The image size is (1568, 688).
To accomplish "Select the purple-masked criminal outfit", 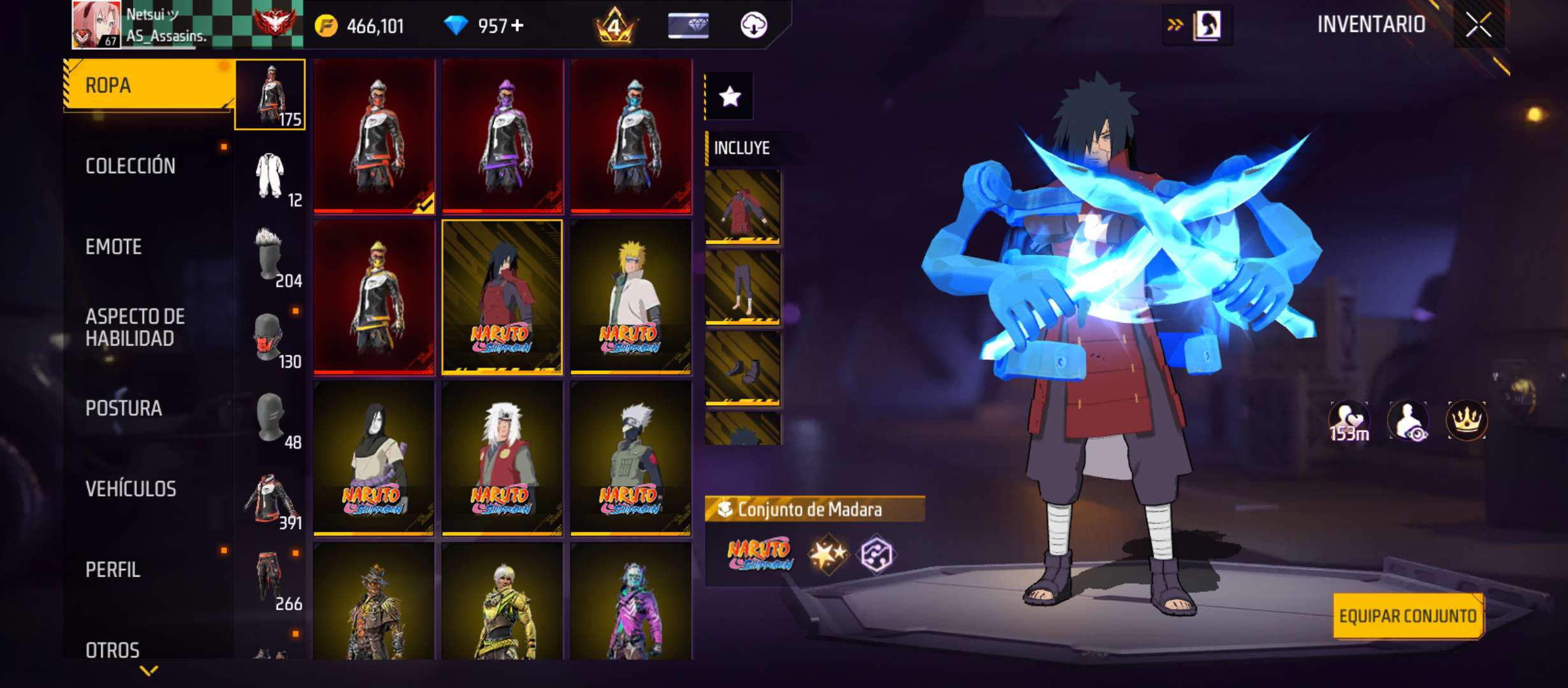I will [x=502, y=136].
